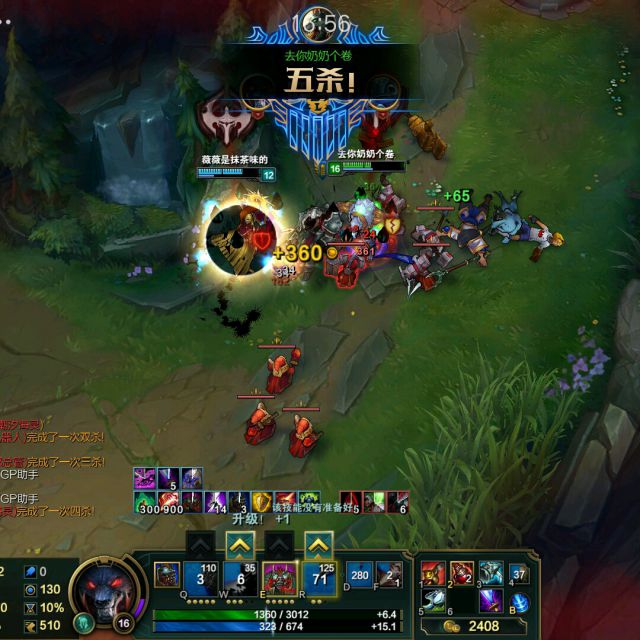Start recall with the B button
640x640 pixels.
coord(518,601)
